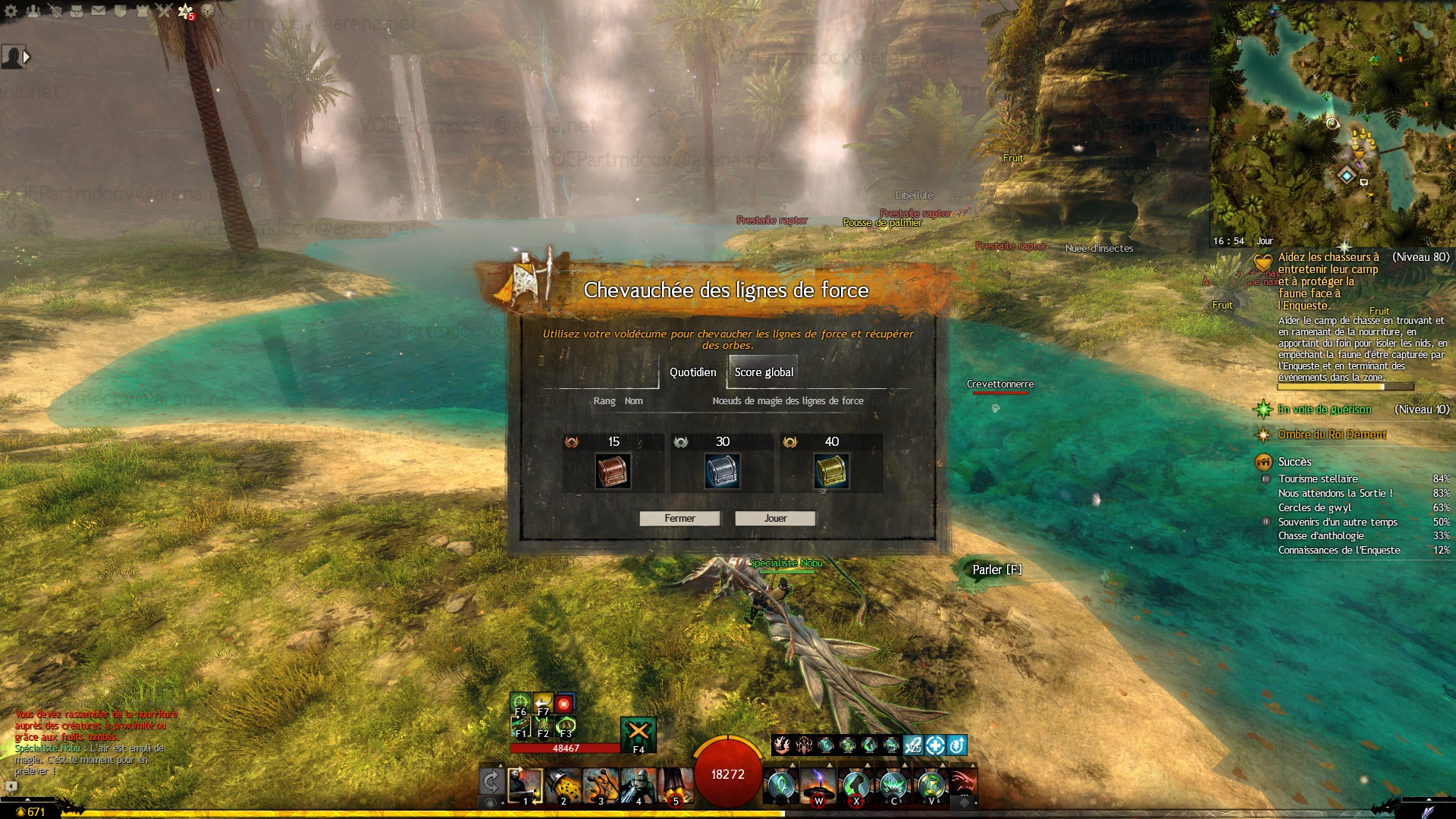
Task: Switch to the Quotidien leaderboard tab
Action: pyautogui.click(x=692, y=372)
